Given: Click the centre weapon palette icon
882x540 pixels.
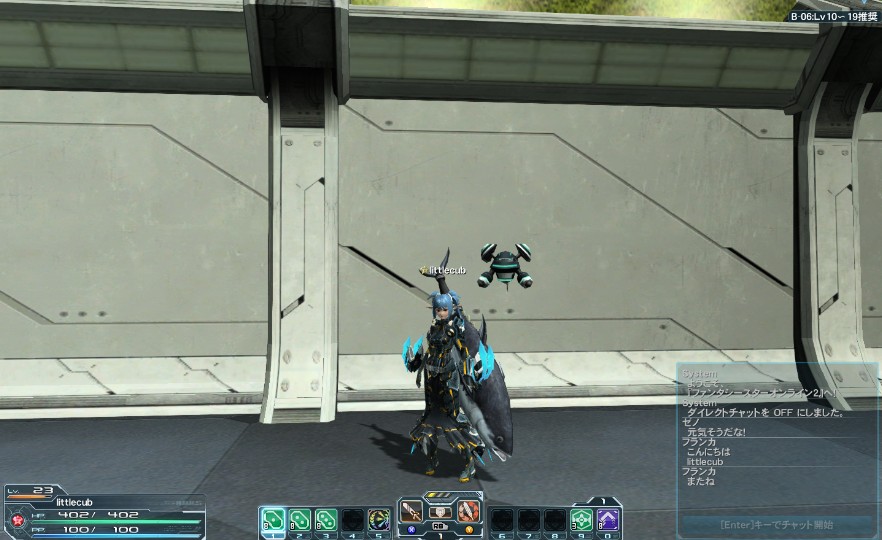Looking at the screenshot, I should [x=440, y=511].
